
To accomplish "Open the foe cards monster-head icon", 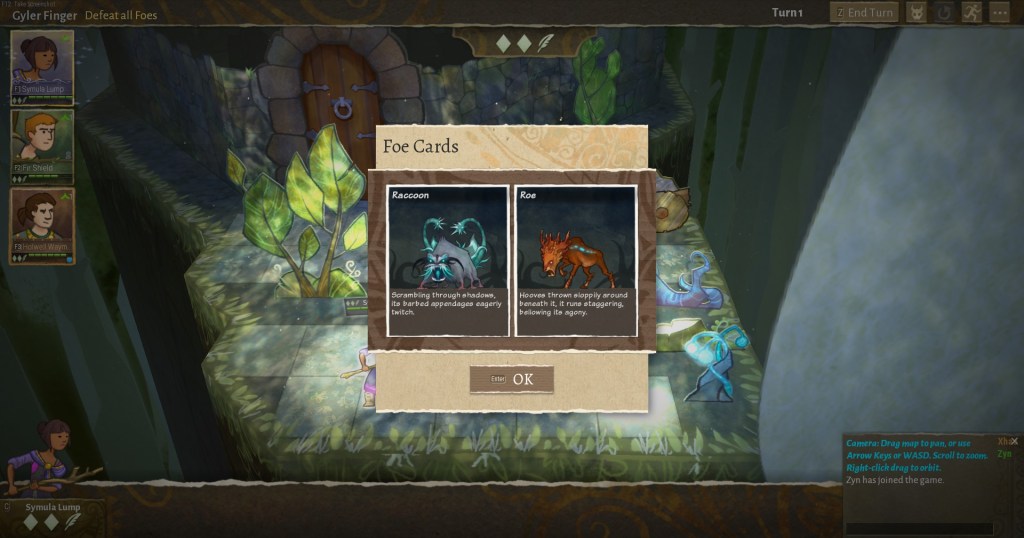I will (916, 13).
